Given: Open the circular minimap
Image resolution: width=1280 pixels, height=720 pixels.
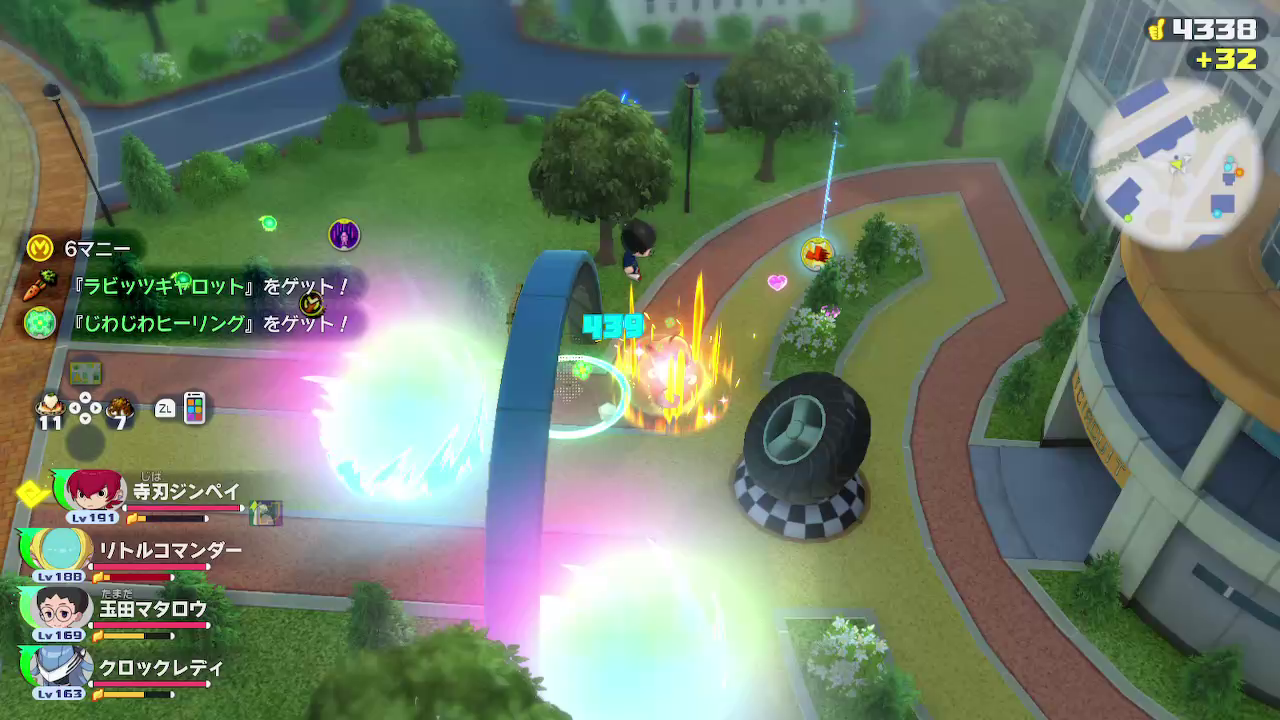Looking at the screenshot, I should click(1176, 162).
